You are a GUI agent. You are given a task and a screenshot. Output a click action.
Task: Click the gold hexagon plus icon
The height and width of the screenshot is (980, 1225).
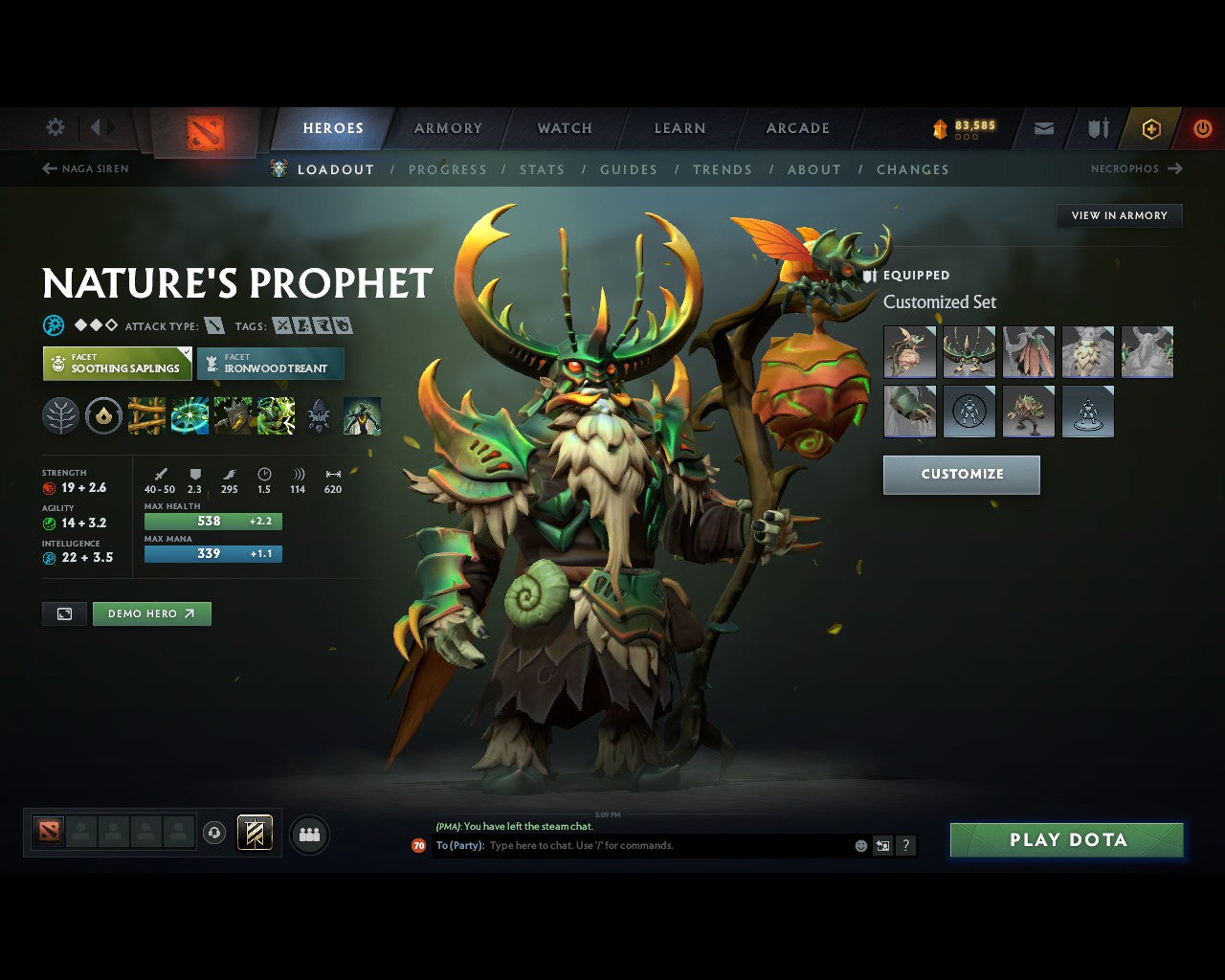point(1149,127)
